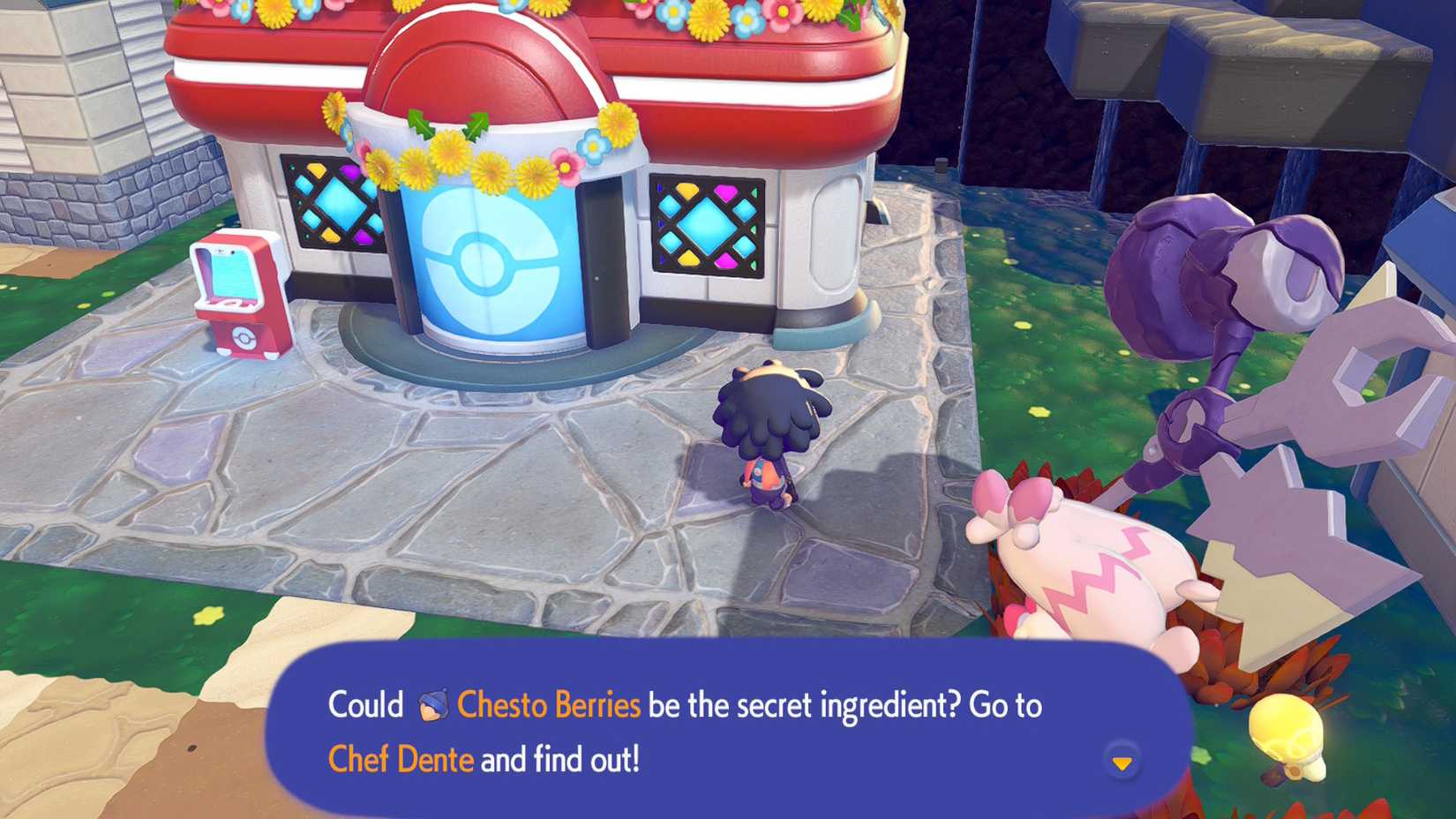Click the left stained-glass window panel
The image size is (1456, 819).
327,203
